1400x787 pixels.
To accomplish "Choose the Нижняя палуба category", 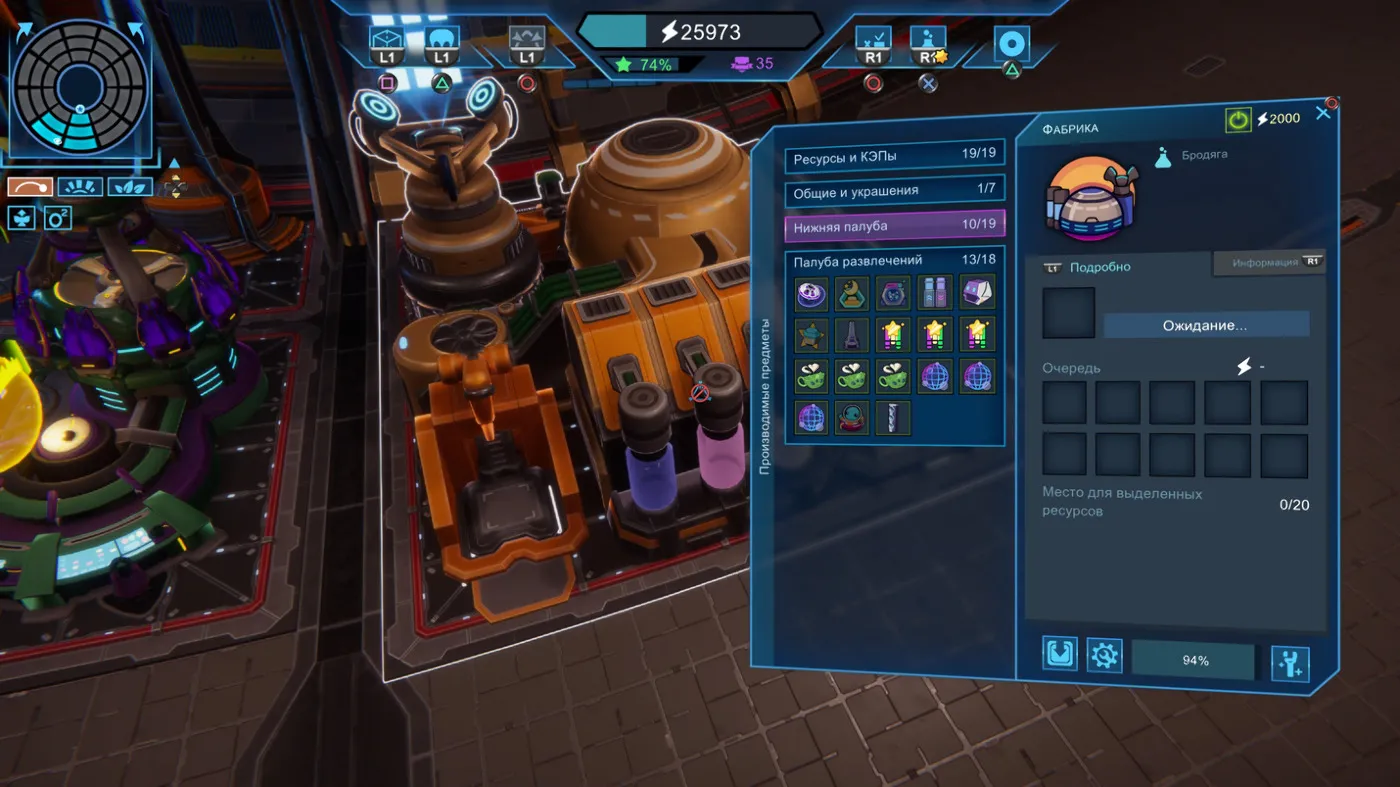I will [x=894, y=226].
